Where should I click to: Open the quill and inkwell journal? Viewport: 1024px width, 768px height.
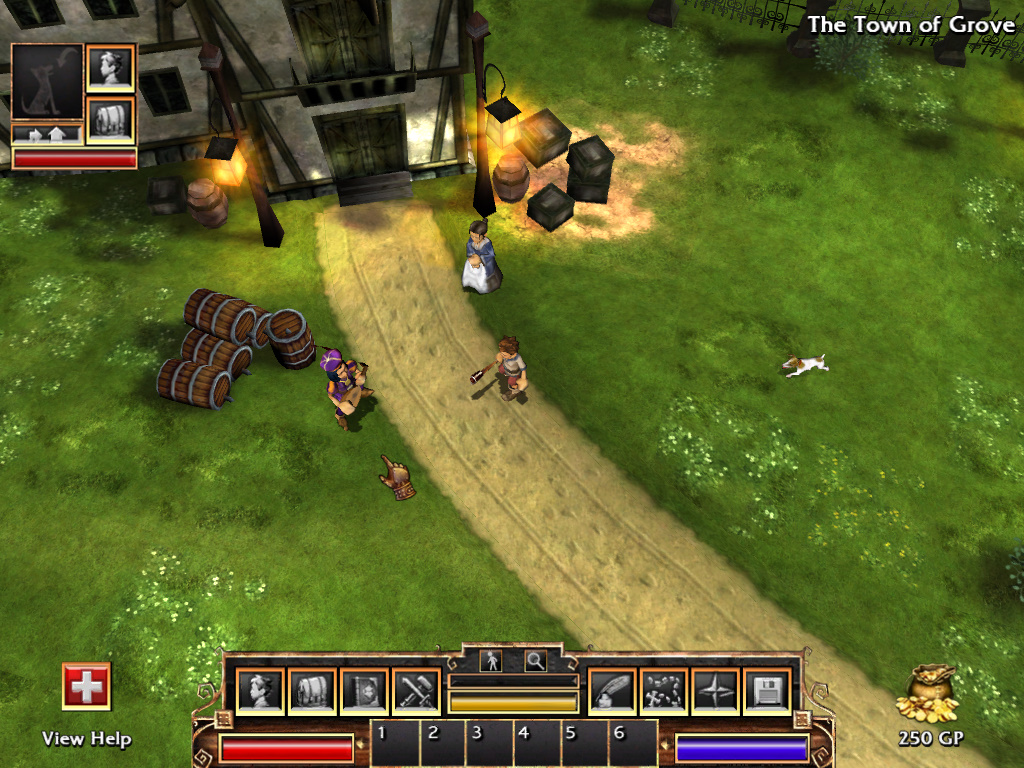pyautogui.click(x=611, y=692)
